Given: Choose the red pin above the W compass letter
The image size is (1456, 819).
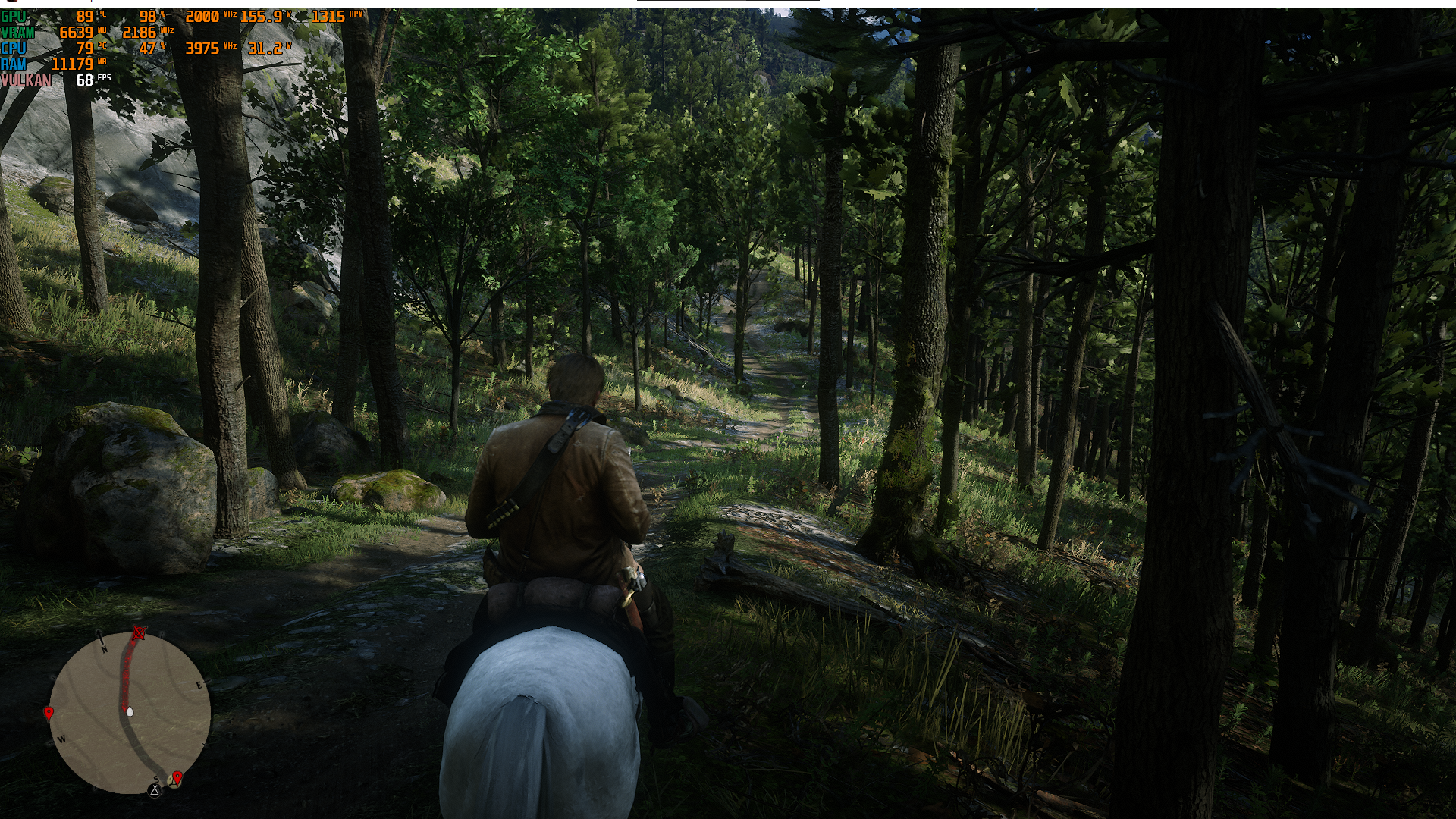Looking at the screenshot, I should [x=49, y=713].
